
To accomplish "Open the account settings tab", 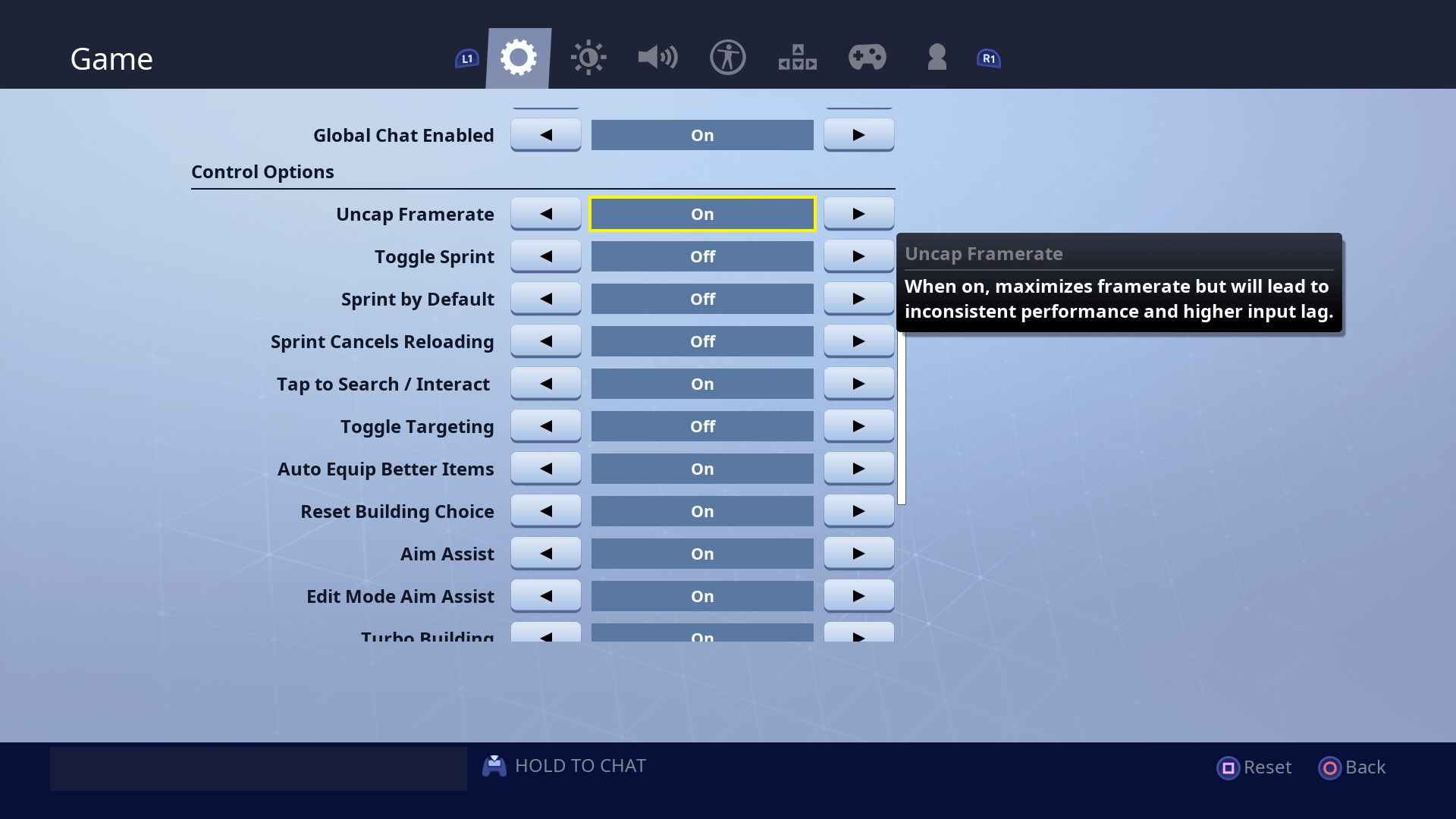I will [x=937, y=57].
